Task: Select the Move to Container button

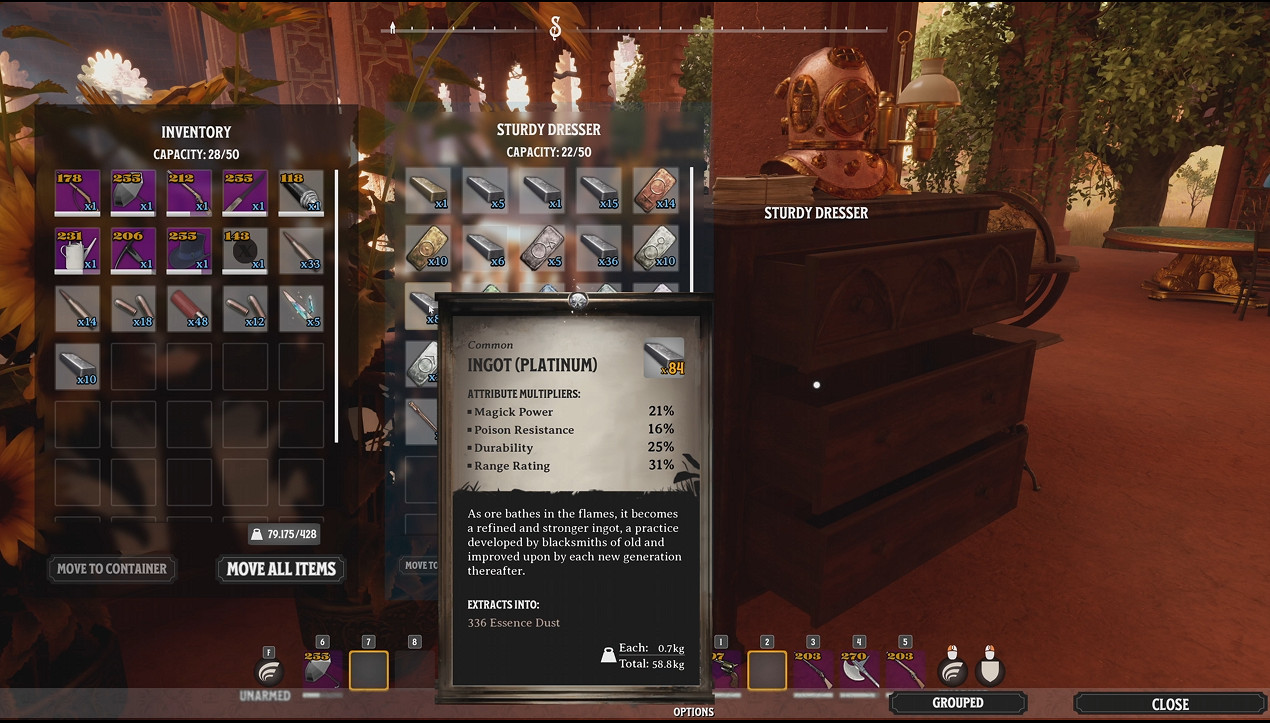Action: coord(111,569)
